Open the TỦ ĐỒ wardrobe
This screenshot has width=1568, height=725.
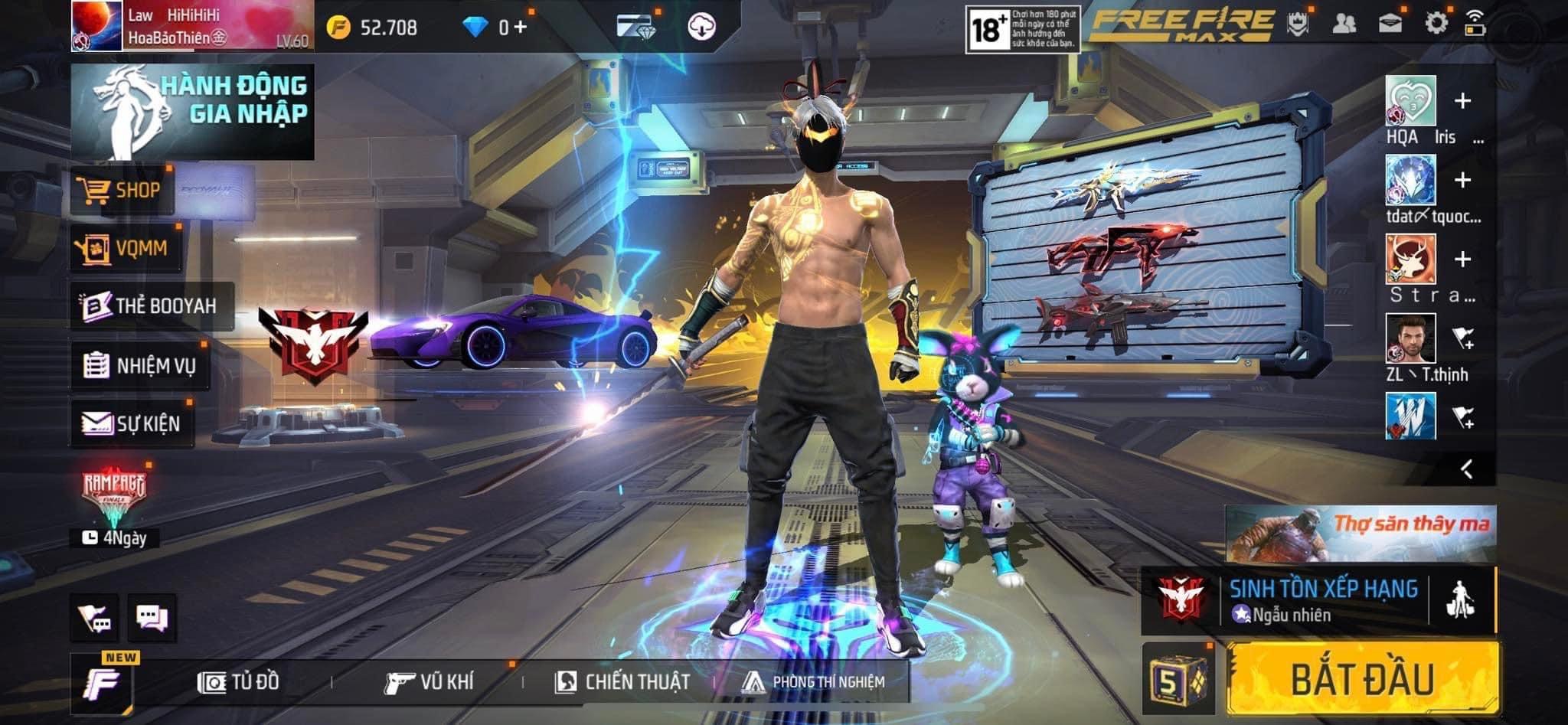(x=239, y=681)
